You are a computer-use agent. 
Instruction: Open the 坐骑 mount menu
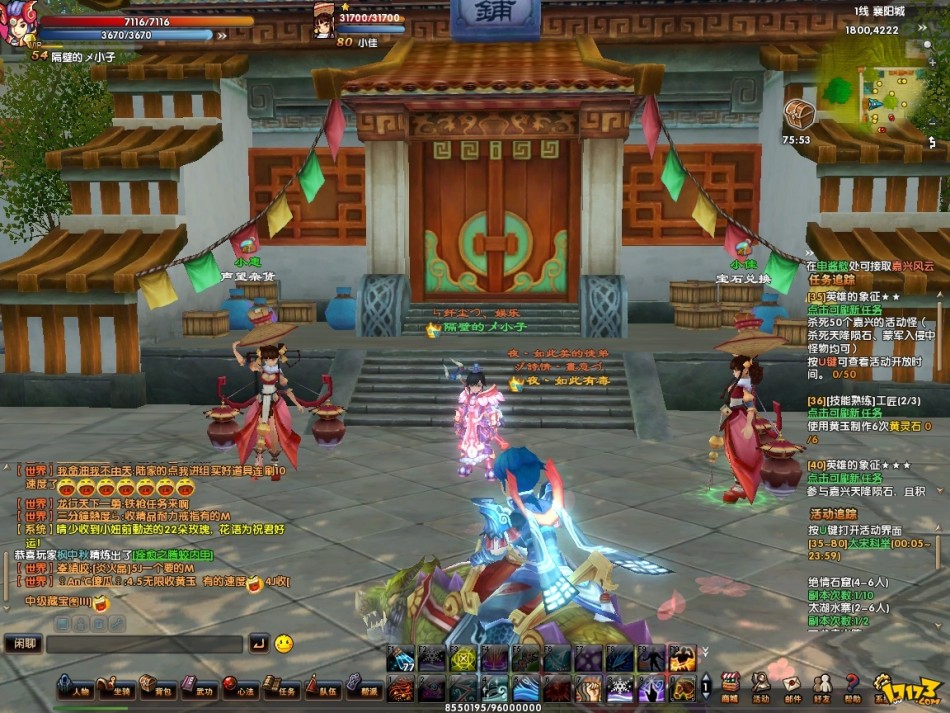(117, 690)
